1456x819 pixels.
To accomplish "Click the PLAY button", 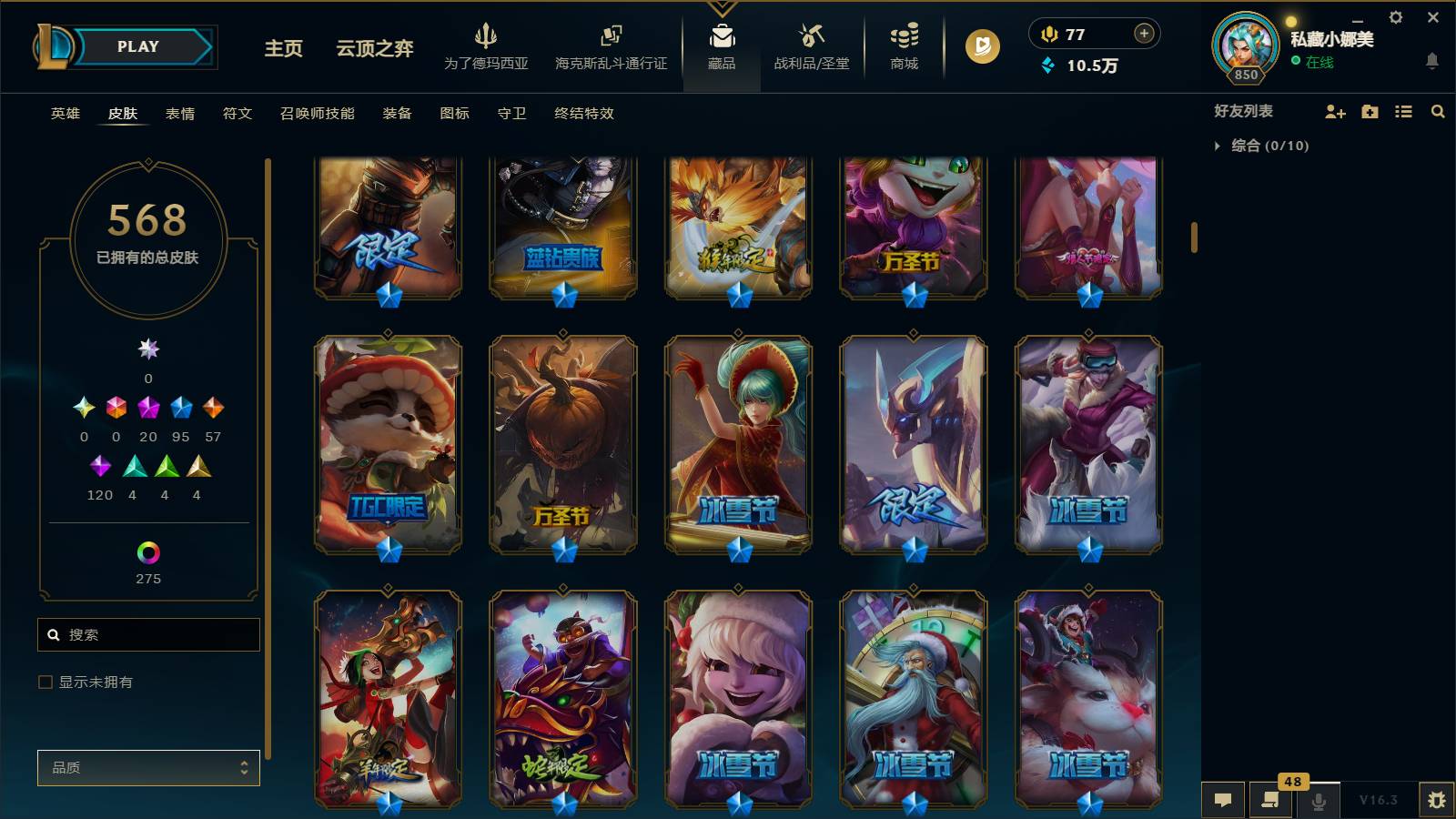I will coord(135,46).
